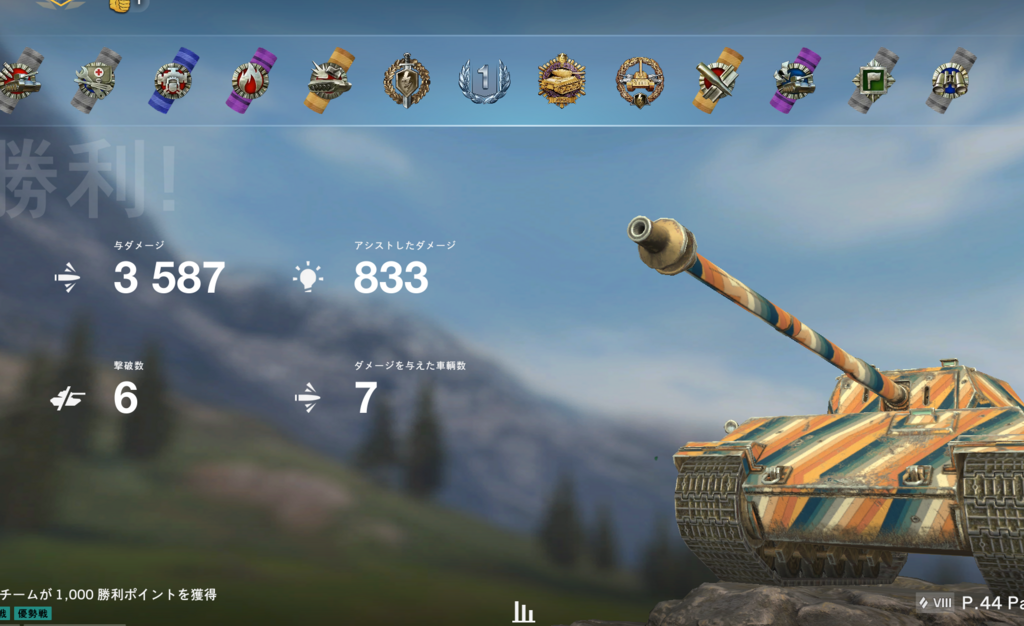This screenshot has height=626, width=1024.
Task: Inspect the silver number 1 class badge
Action: coord(484,80)
